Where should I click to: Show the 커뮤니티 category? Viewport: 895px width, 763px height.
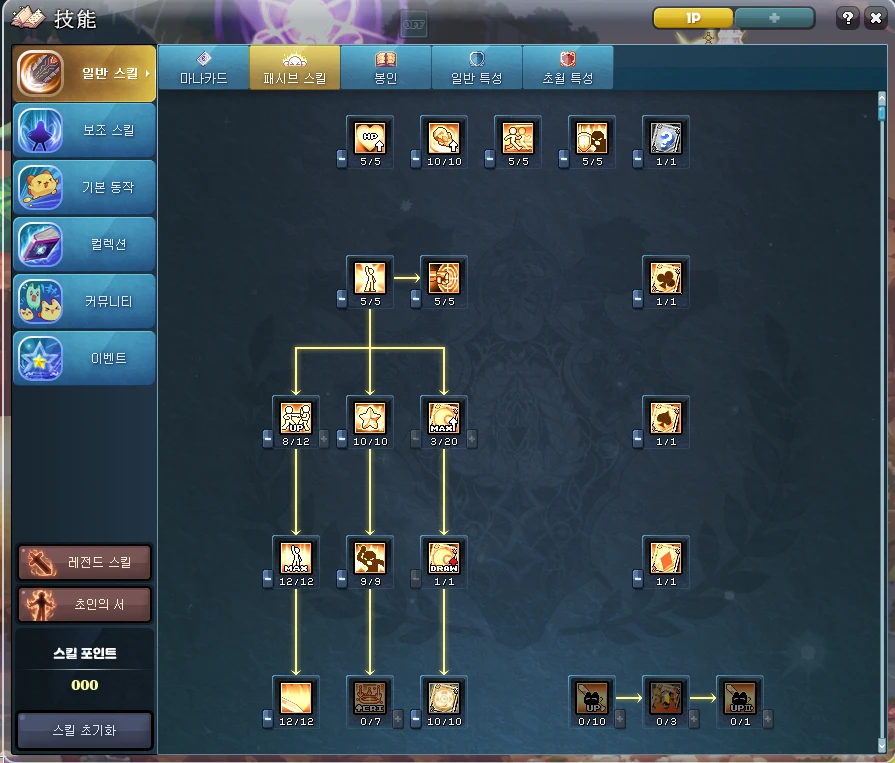(x=85, y=301)
